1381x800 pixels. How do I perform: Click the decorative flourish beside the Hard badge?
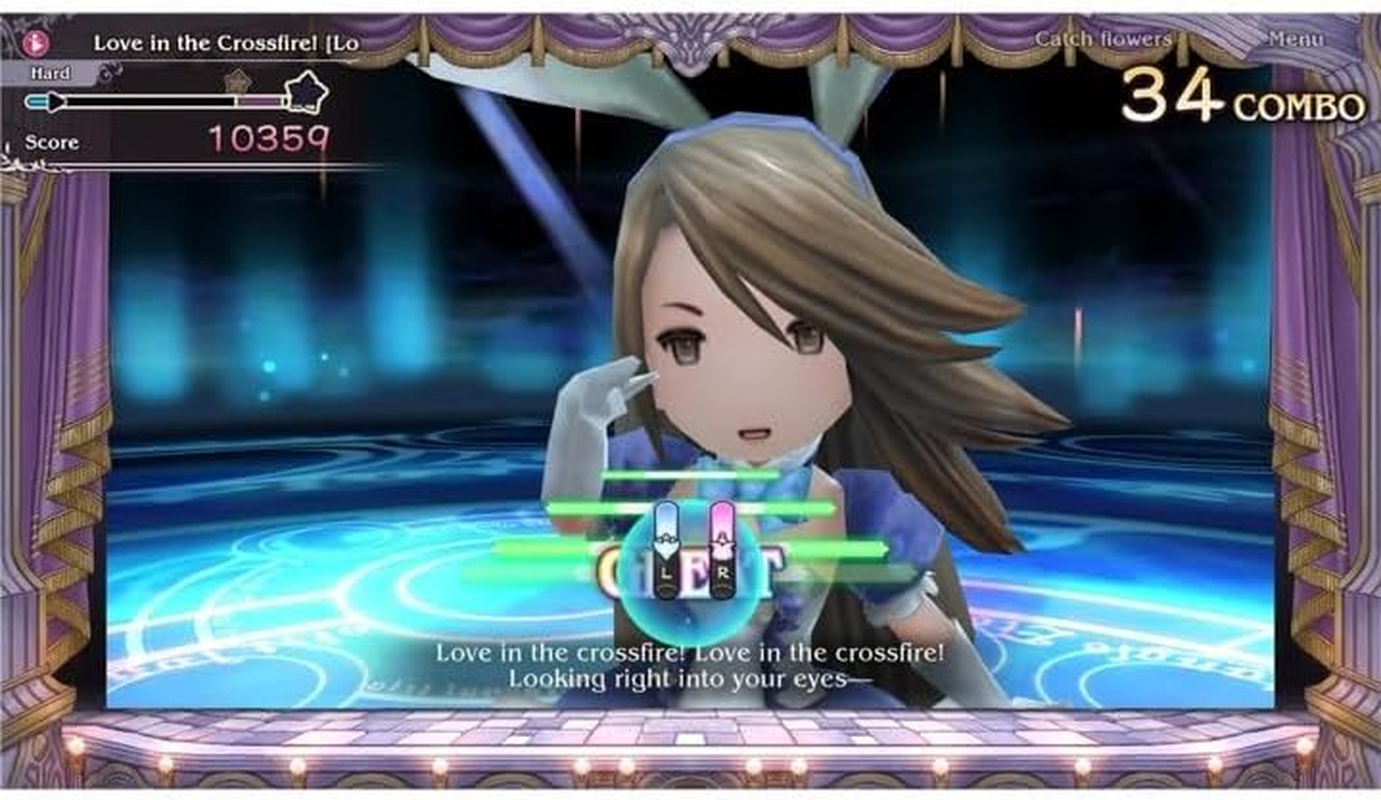[x=110, y=70]
